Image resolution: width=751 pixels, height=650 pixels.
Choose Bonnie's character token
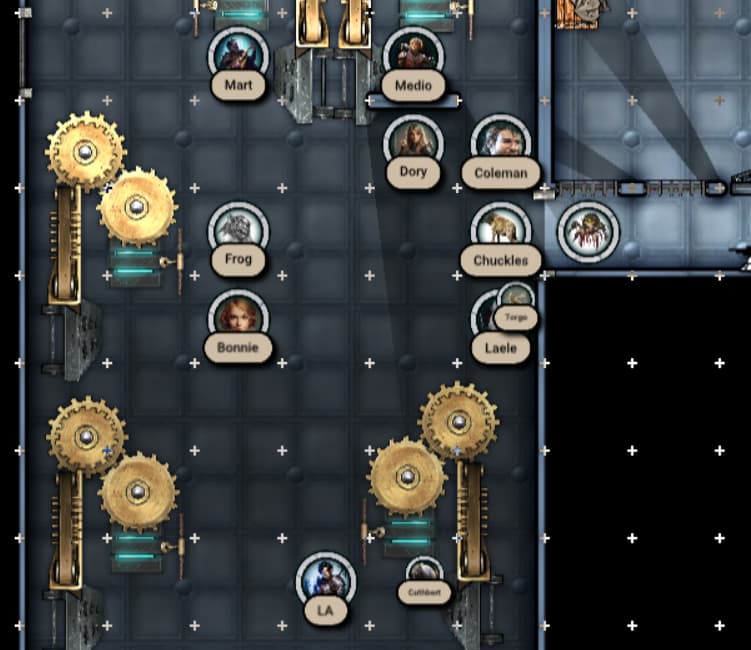pos(238,317)
